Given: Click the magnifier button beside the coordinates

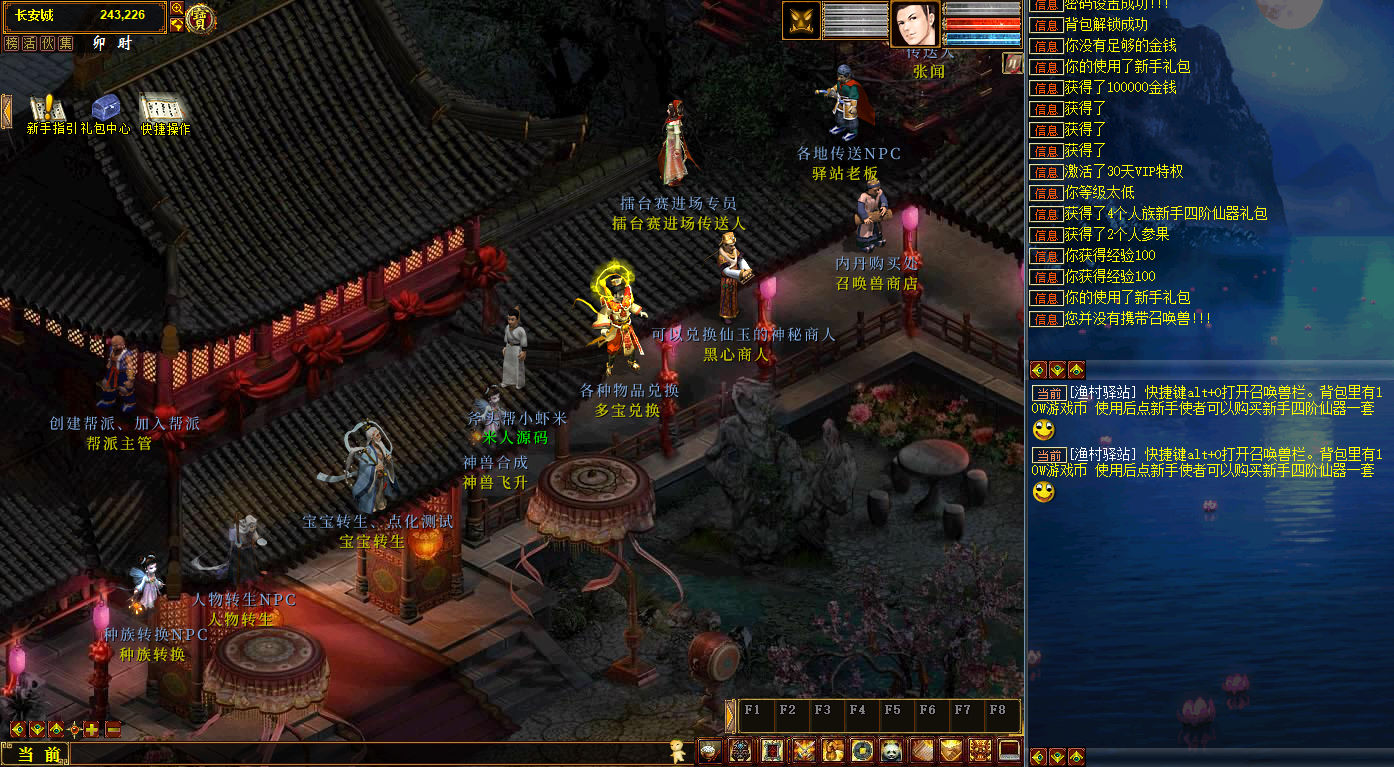Looking at the screenshot, I should pyautogui.click(x=177, y=9).
